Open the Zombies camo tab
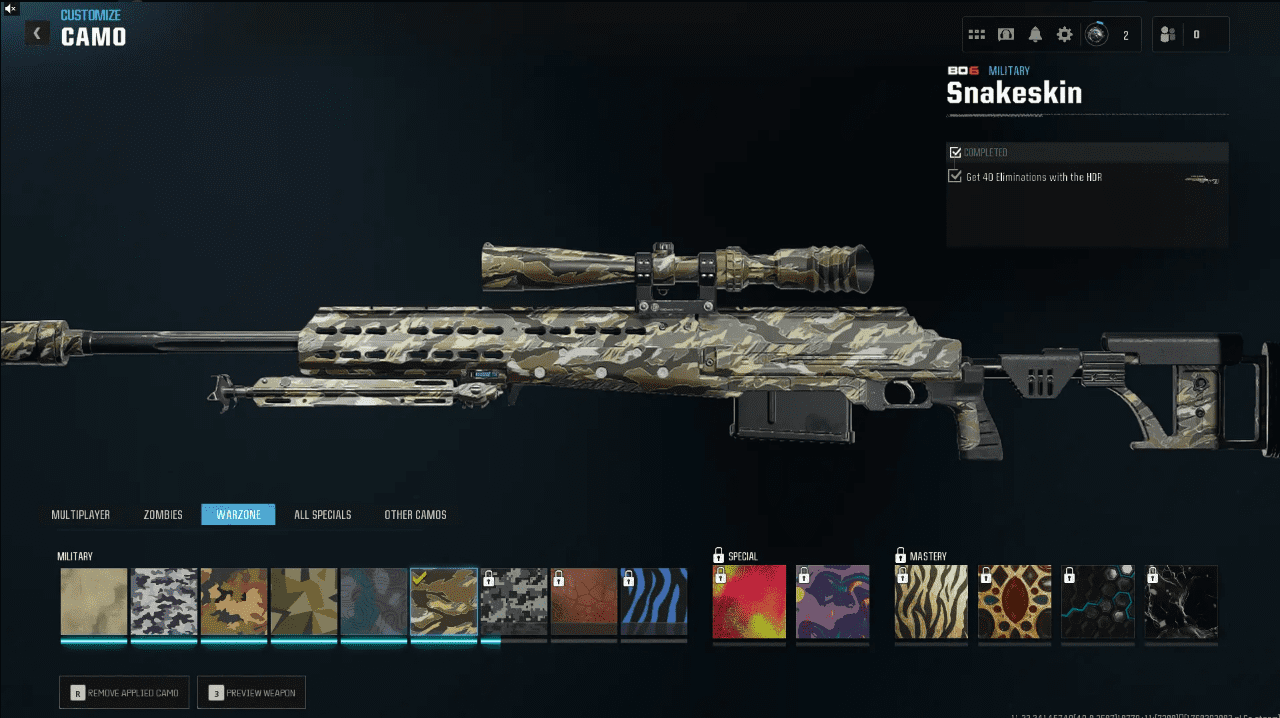 coord(163,515)
